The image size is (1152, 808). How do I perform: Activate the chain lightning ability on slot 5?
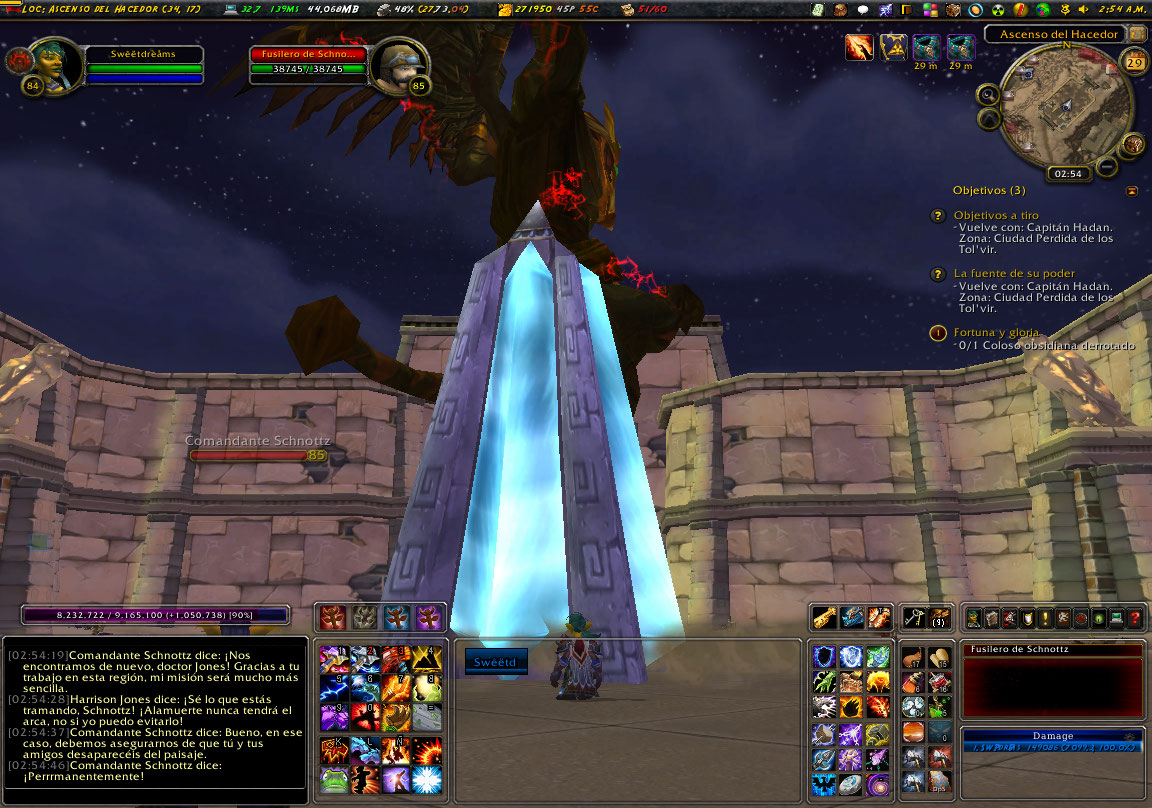[332, 686]
